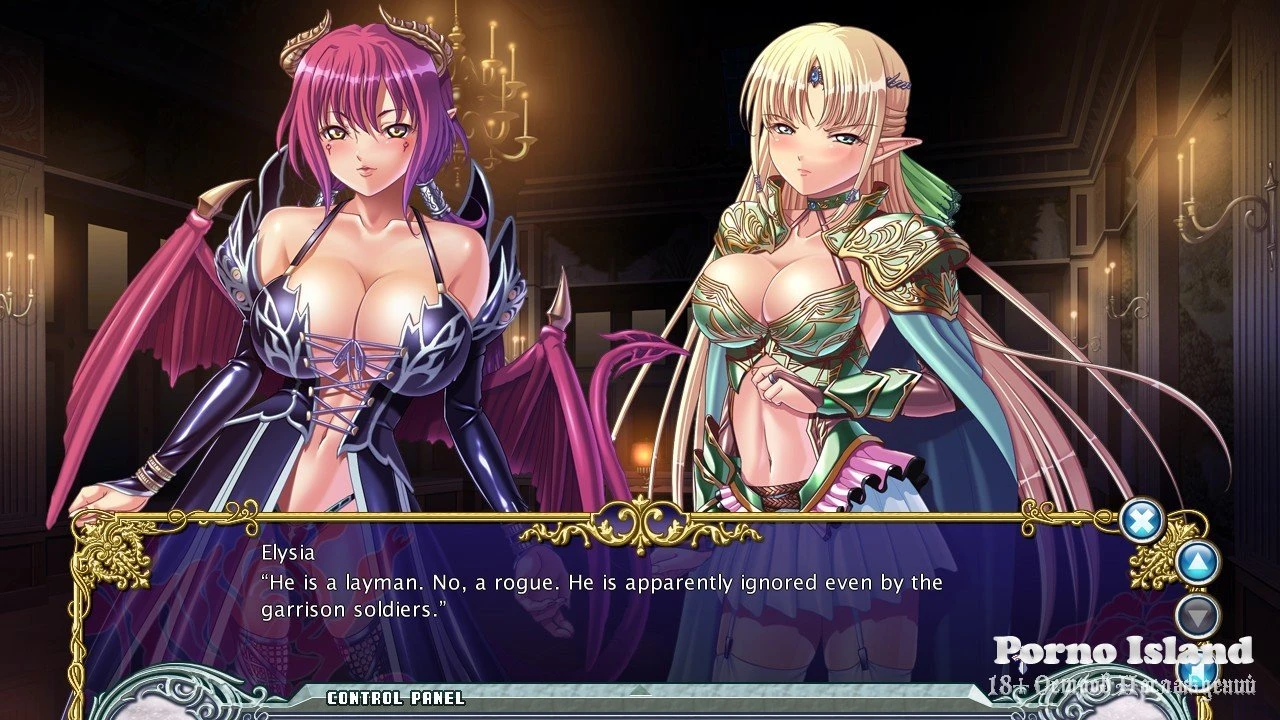Click the grey down-arrow button
This screenshot has height=720, width=1280.
pyautogui.click(x=1196, y=614)
